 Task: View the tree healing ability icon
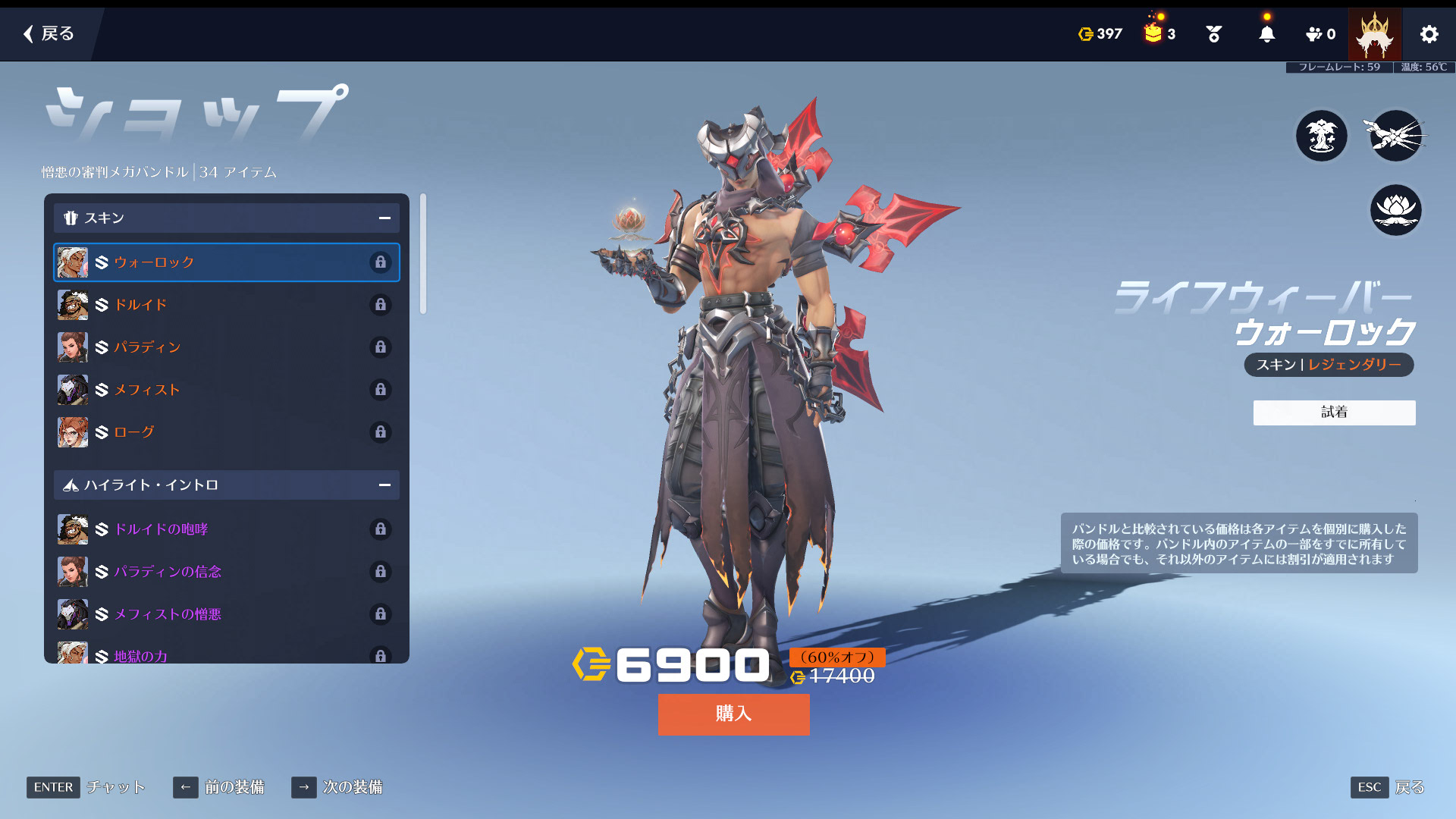1321,136
